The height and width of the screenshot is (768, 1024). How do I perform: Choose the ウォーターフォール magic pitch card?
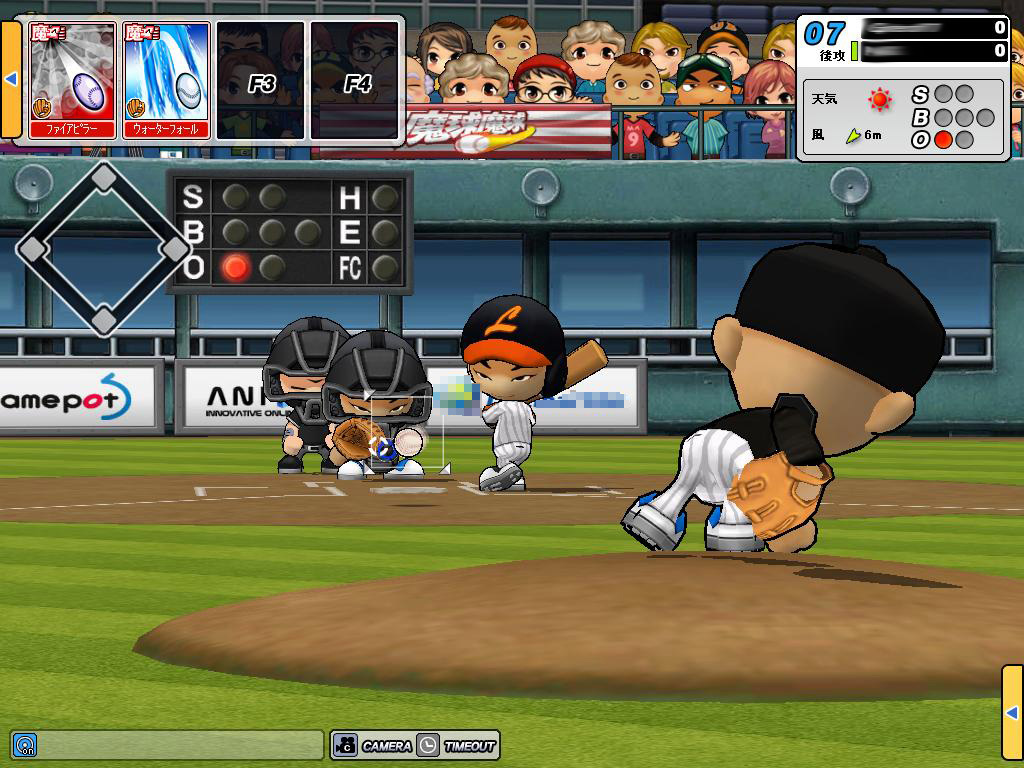coord(166,80)
